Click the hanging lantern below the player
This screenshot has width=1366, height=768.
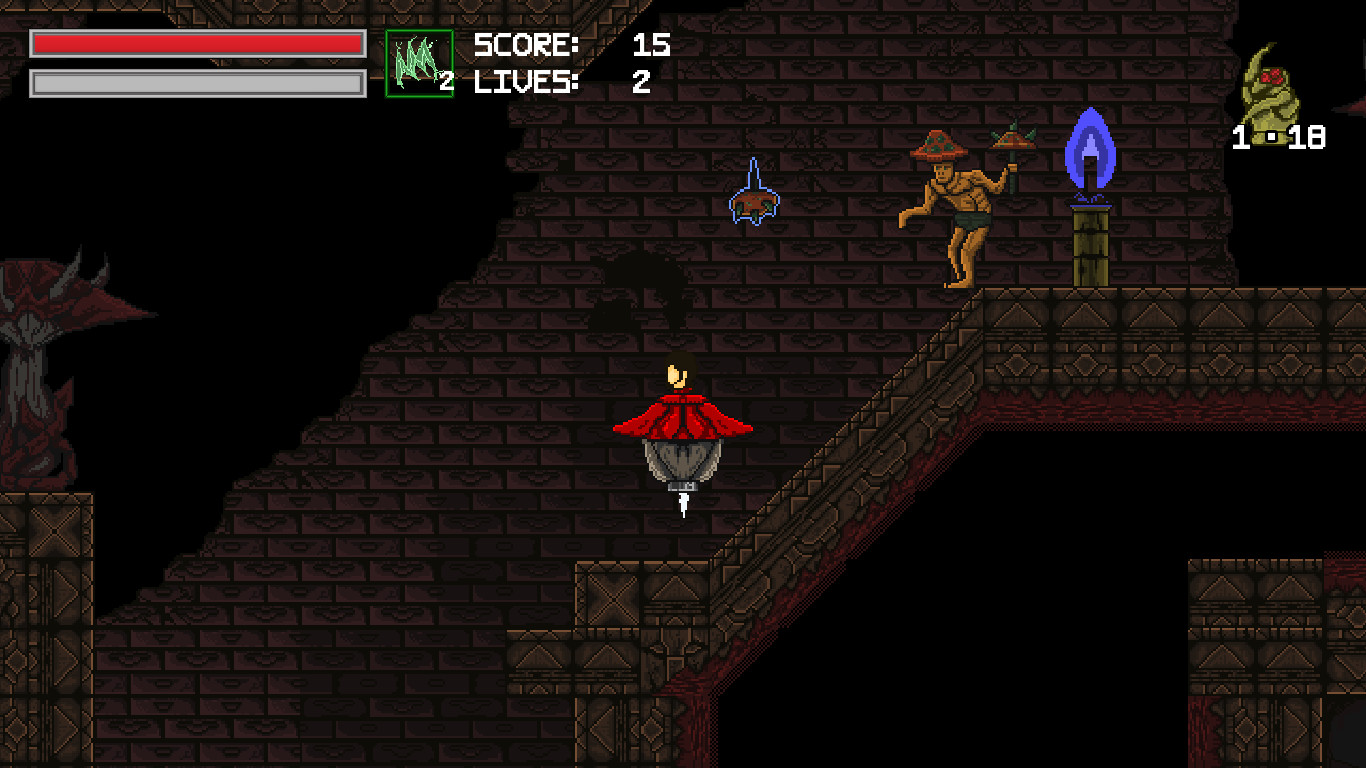coord(683,462)
